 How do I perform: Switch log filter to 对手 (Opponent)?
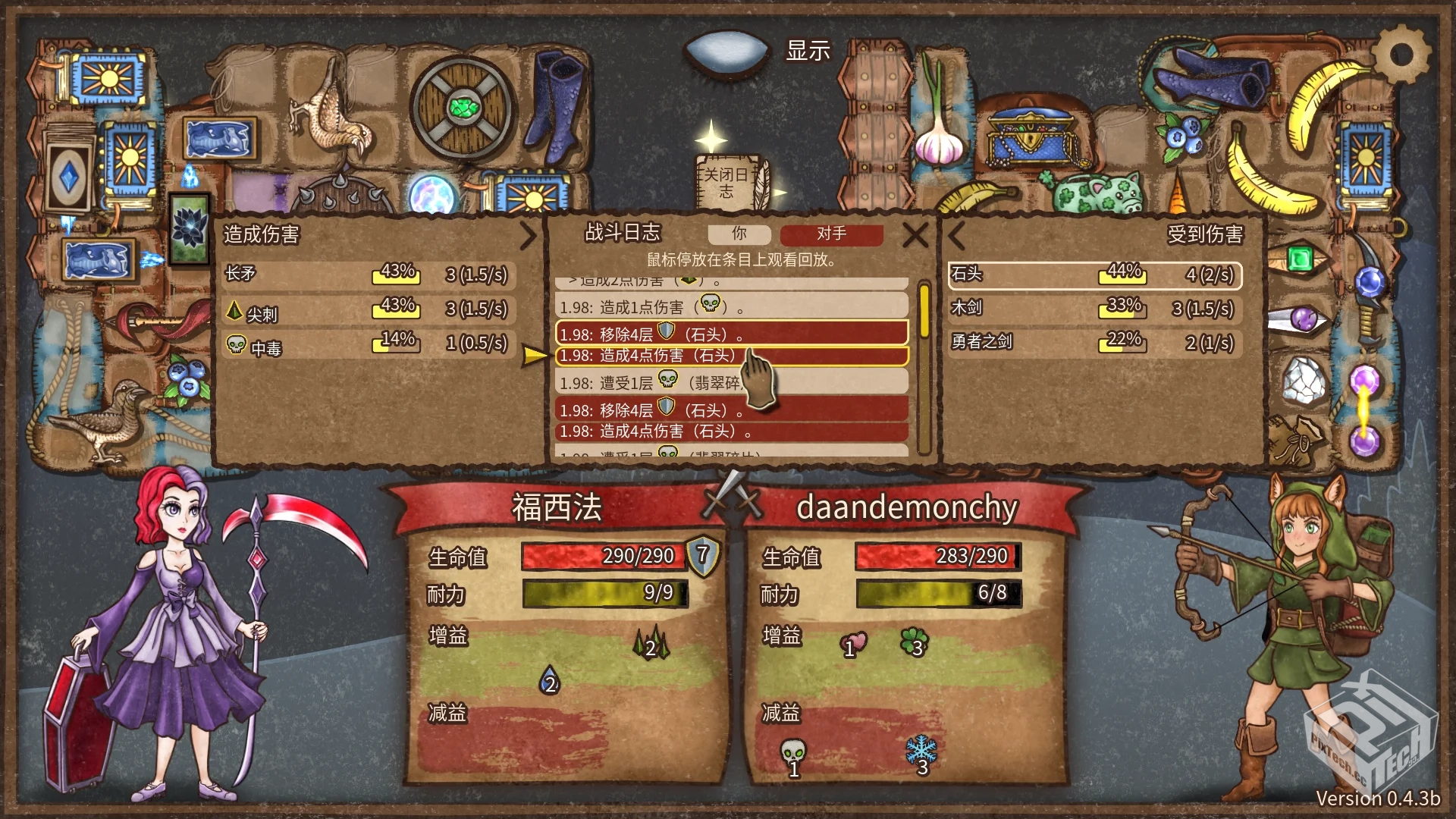831,234
